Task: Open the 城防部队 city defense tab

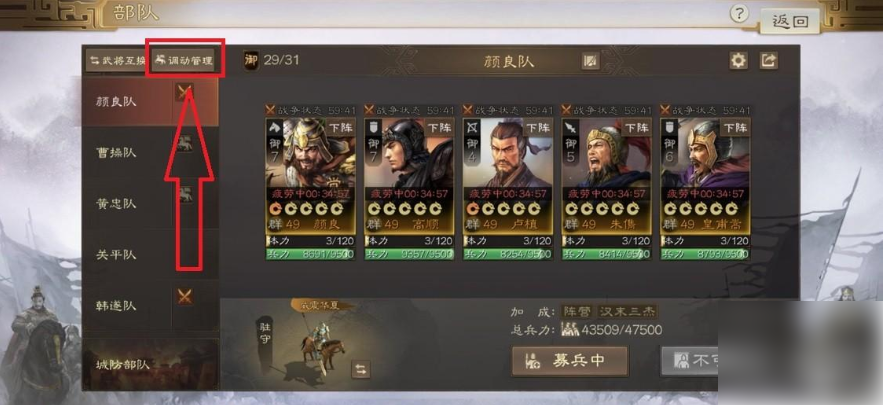Action: [x=117, y=365]
